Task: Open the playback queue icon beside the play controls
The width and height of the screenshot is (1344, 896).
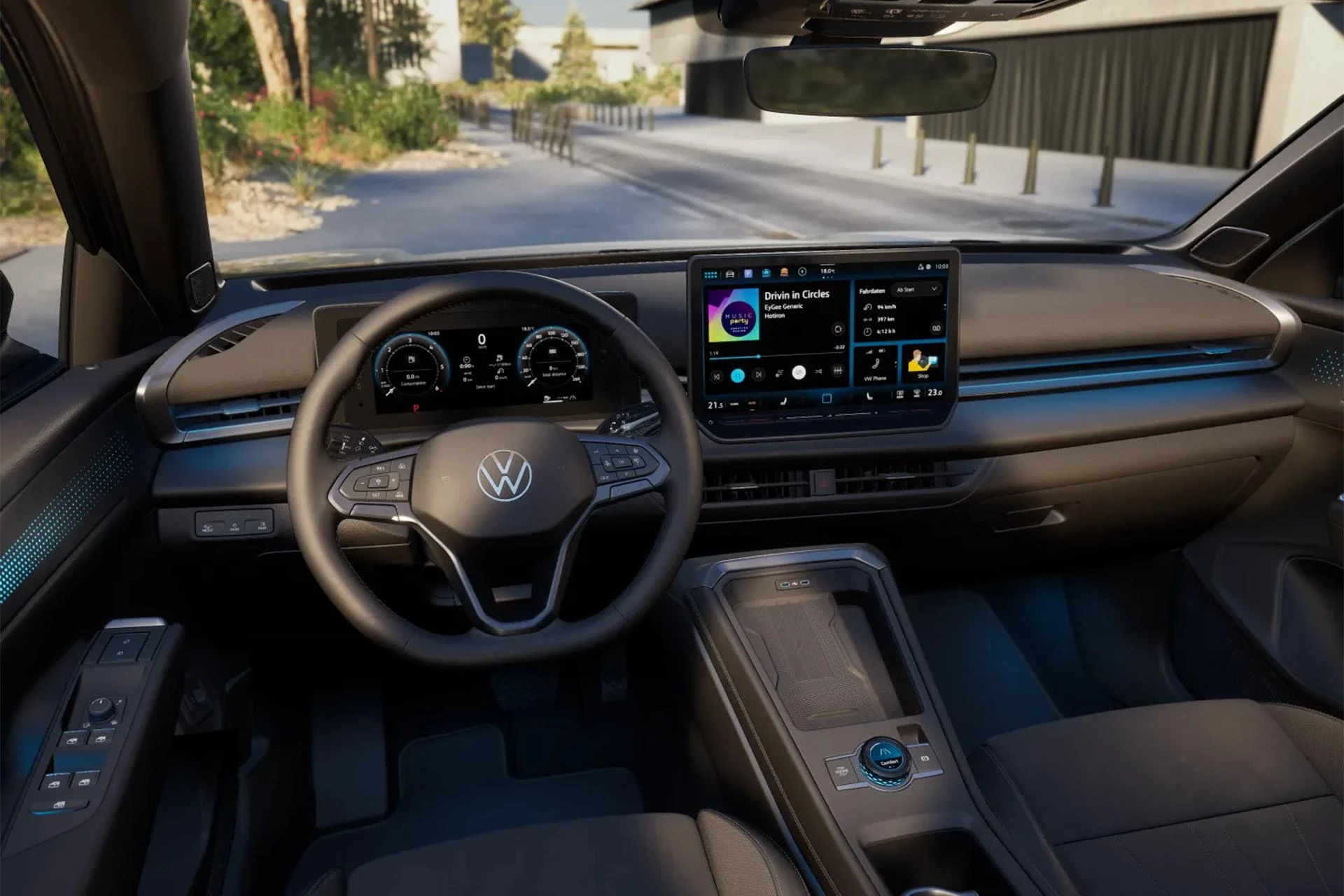Action: click(779, 372)
